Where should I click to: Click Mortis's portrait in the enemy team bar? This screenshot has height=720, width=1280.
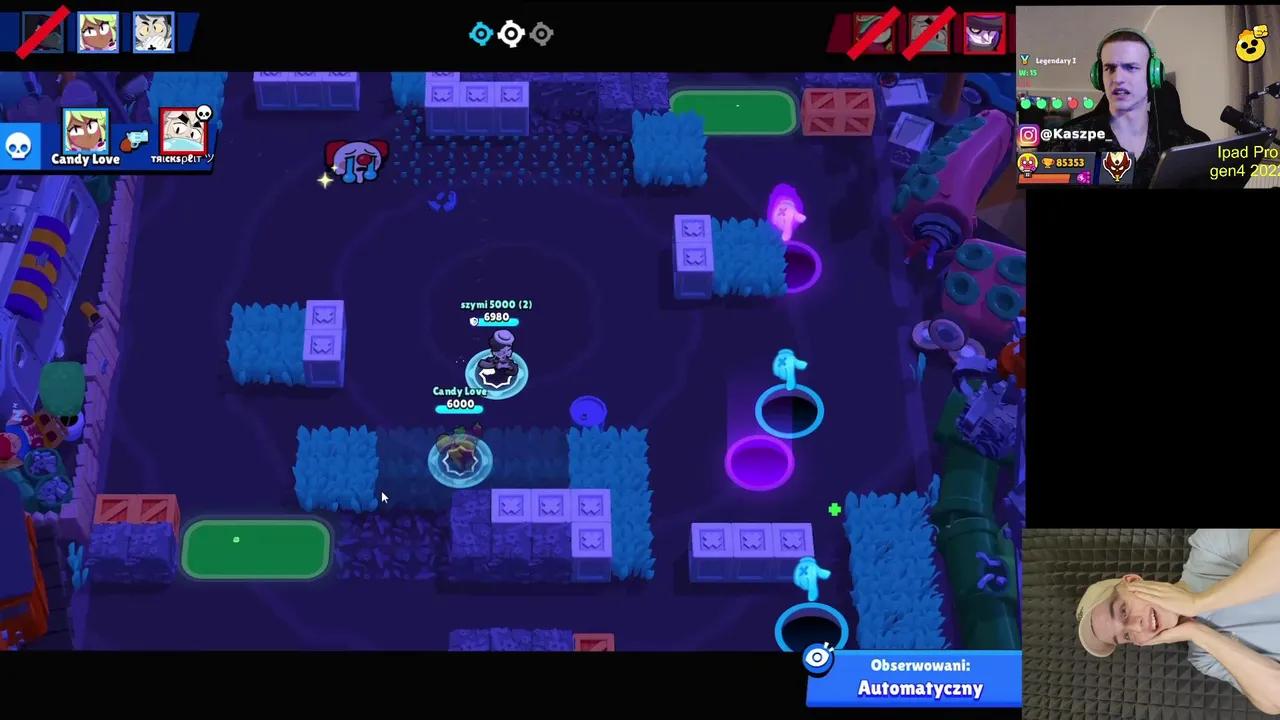pyautogui.click(x=982, y=33)
